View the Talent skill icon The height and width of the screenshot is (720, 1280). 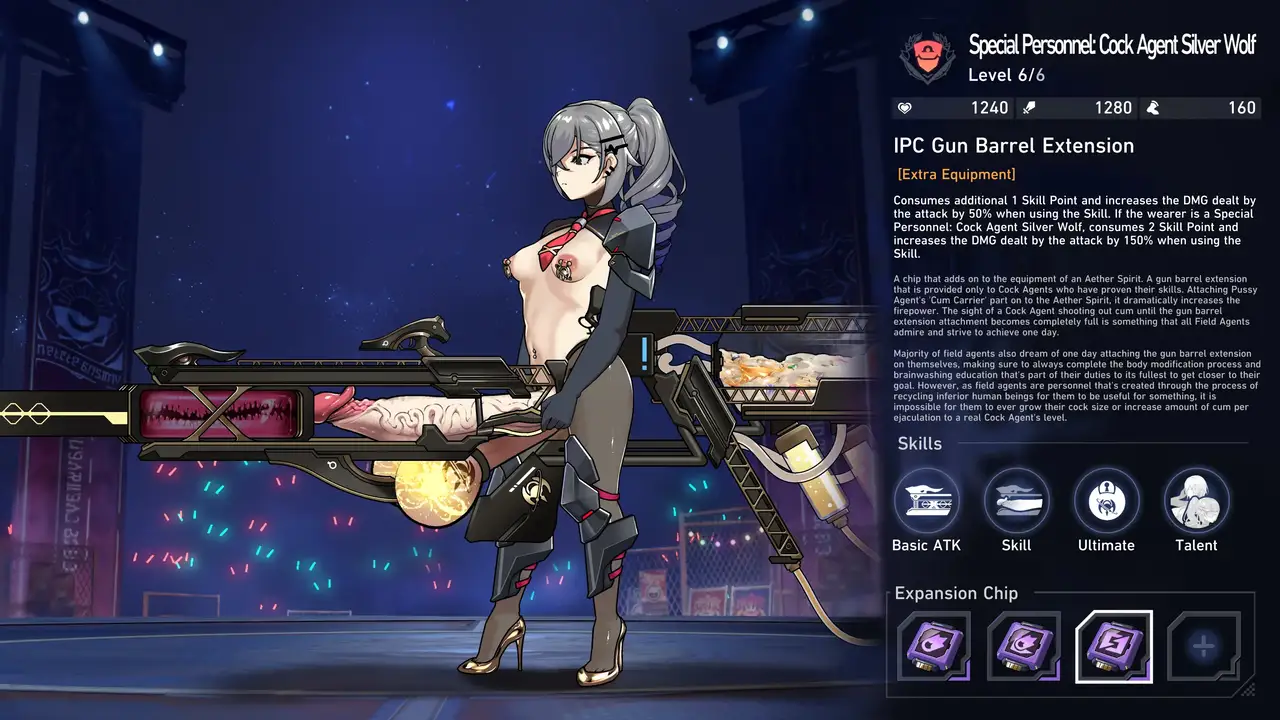[x=1196, y=500]
